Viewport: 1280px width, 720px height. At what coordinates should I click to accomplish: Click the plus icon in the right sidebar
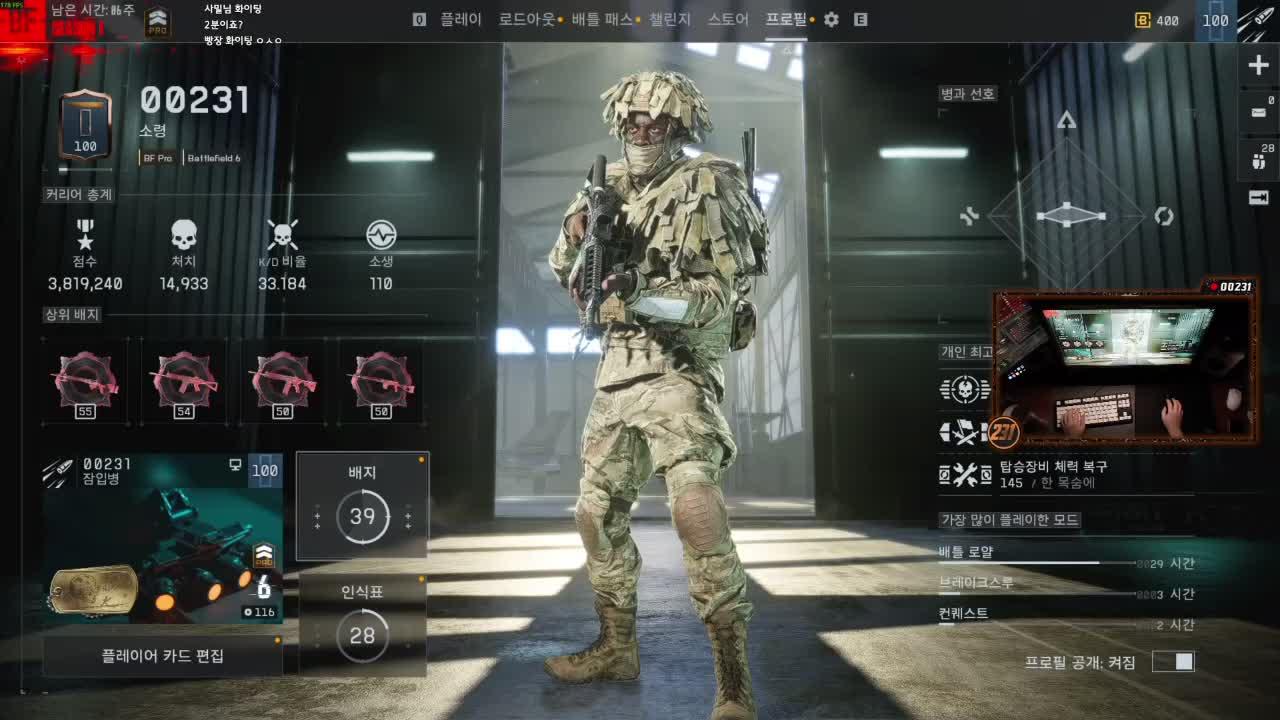(1258, 66)
